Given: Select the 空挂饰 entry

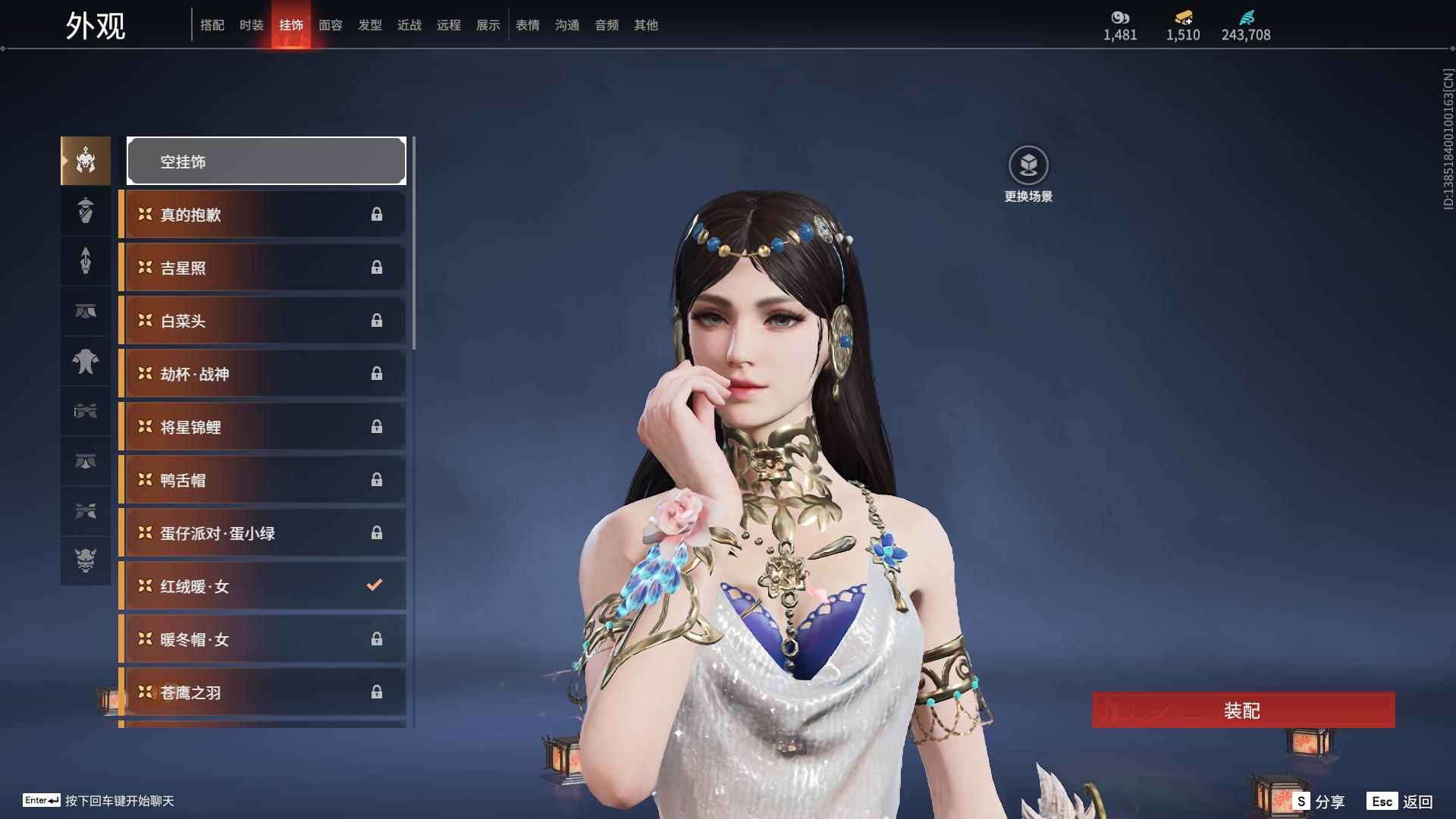Looking at the screenshot, I should 266,161.
